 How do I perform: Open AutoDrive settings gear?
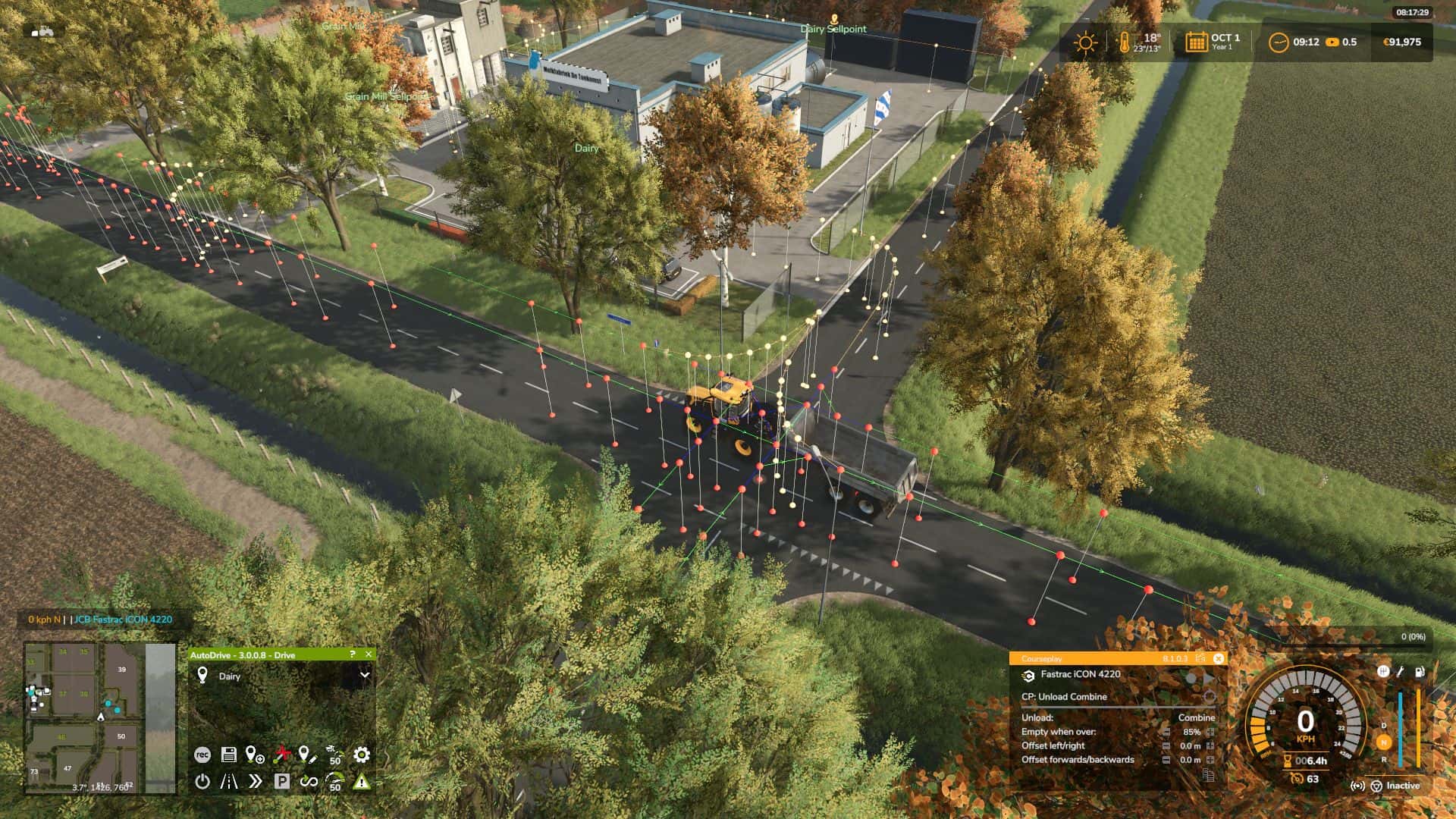[x=362, y=755]
